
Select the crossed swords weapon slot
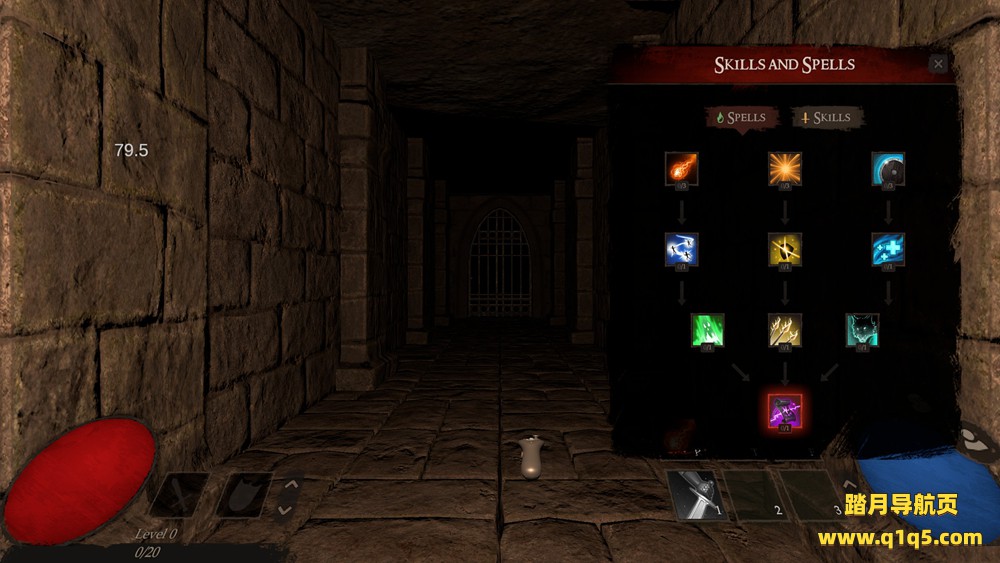[x=180, y=495]
